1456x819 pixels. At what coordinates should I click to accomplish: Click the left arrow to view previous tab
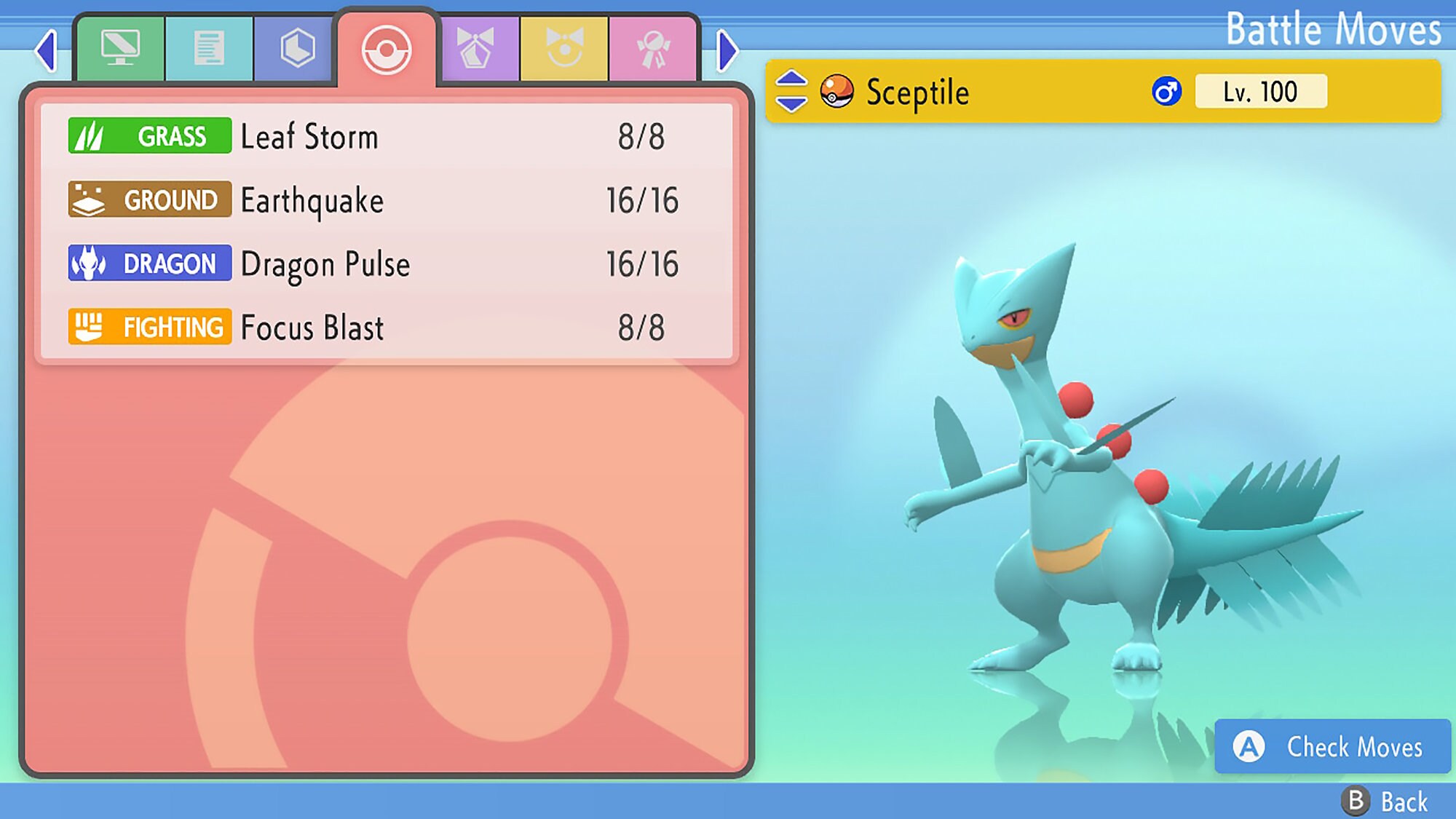pos(47,50)
